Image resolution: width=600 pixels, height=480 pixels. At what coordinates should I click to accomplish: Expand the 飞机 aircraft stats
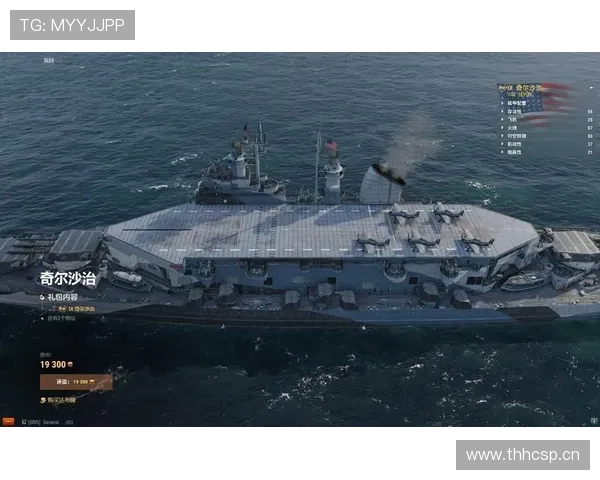click(514, 119)
